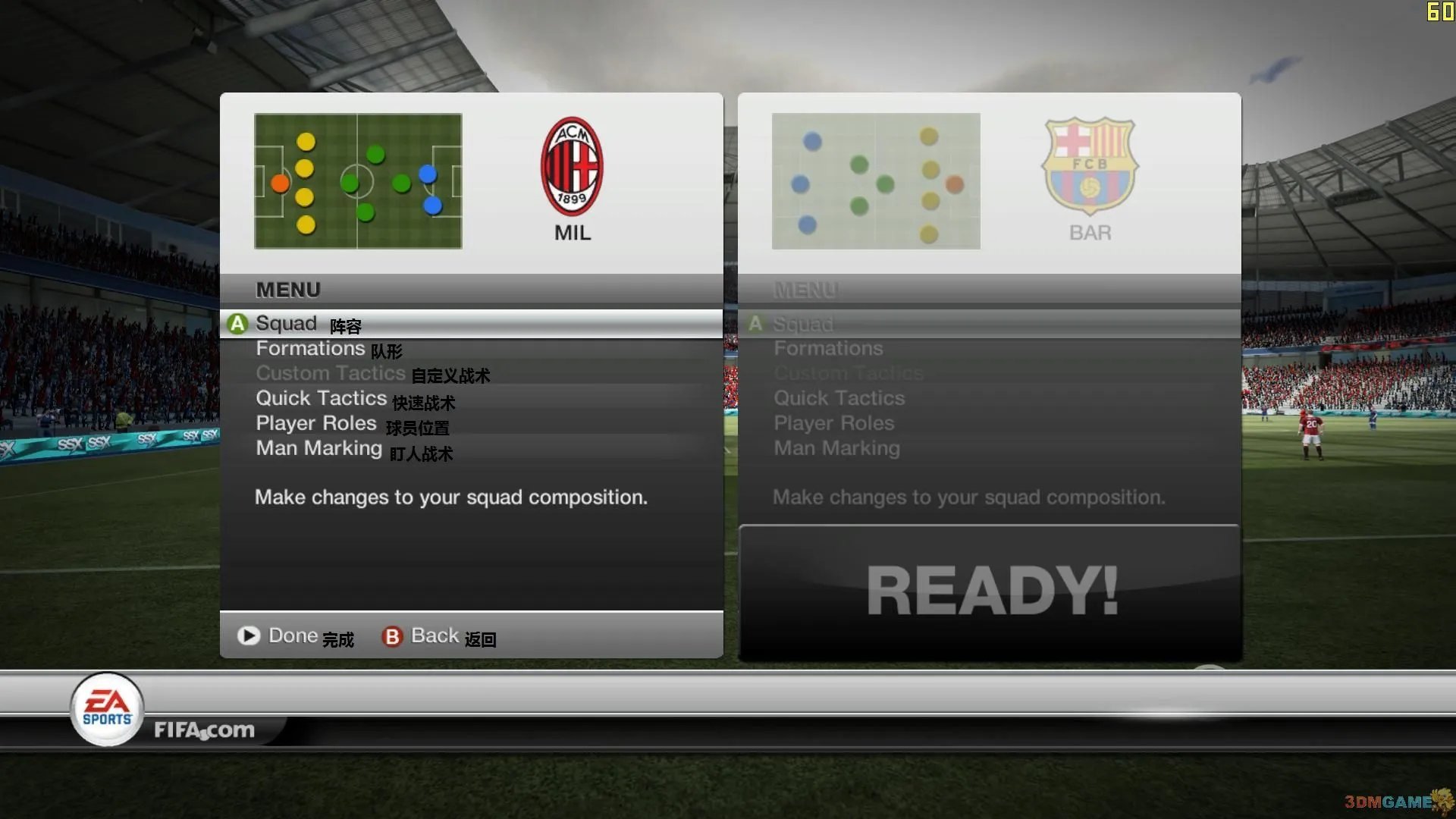Click the 60 FPS counter in the corner
The width and height of the screenshot is (1456, 819).
point(1439,11)
